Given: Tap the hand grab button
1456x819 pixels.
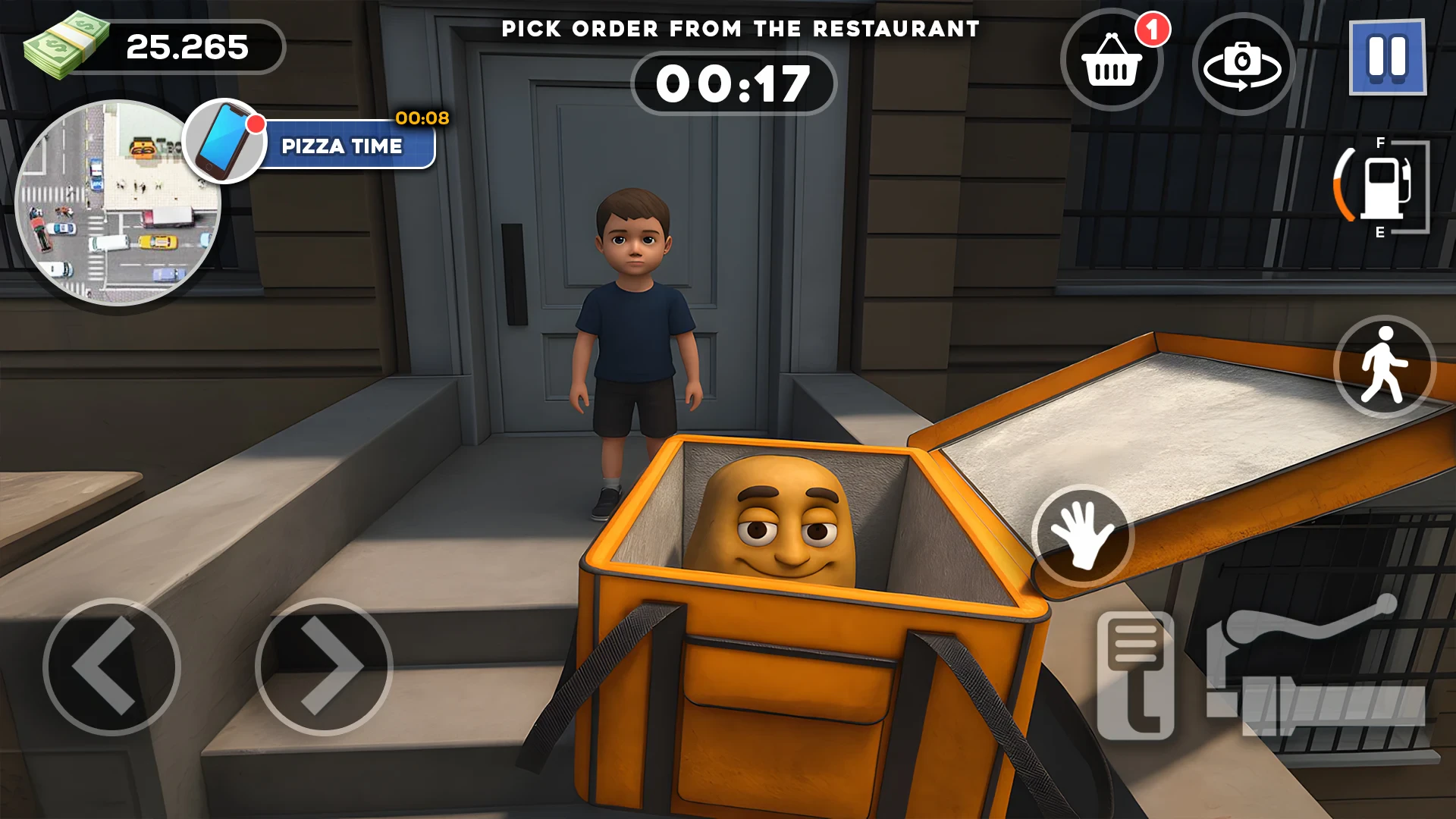Looking at the screenshot, I should [1082, 535].
